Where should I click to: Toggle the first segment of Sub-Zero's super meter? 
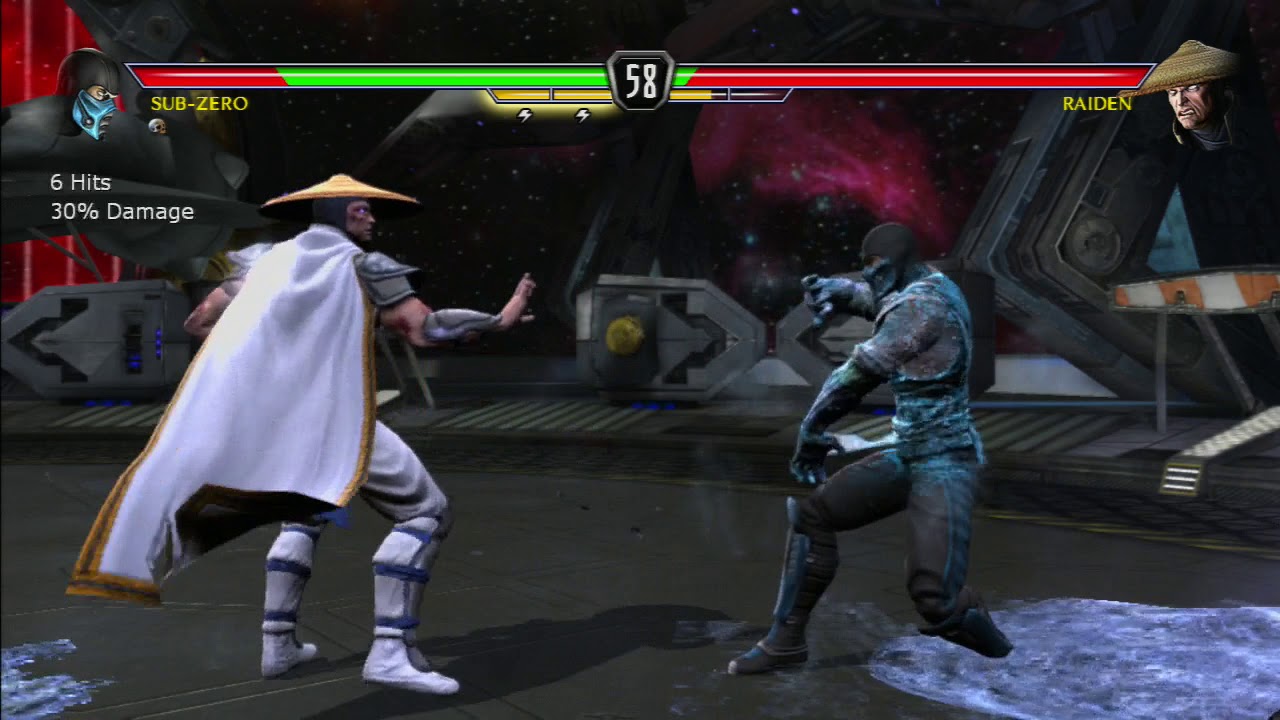point(520,95)
